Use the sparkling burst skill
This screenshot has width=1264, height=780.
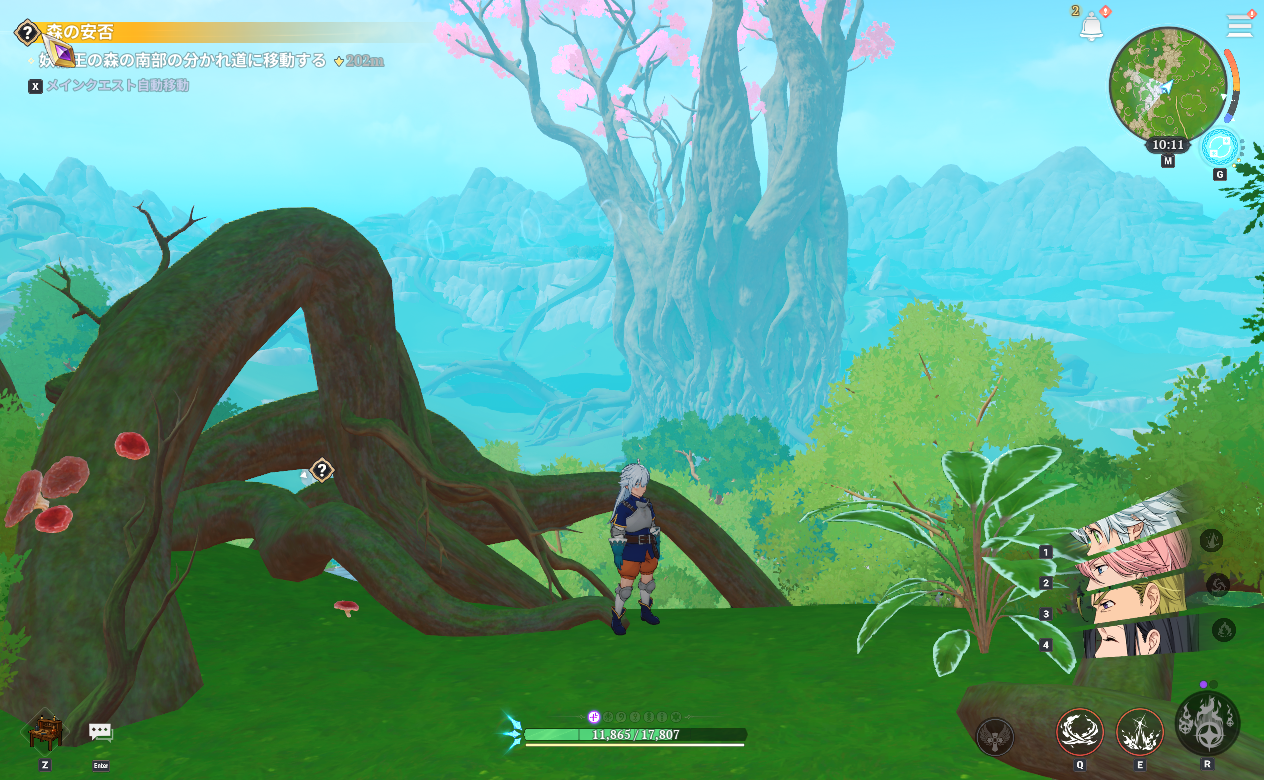pos(1140,732)
